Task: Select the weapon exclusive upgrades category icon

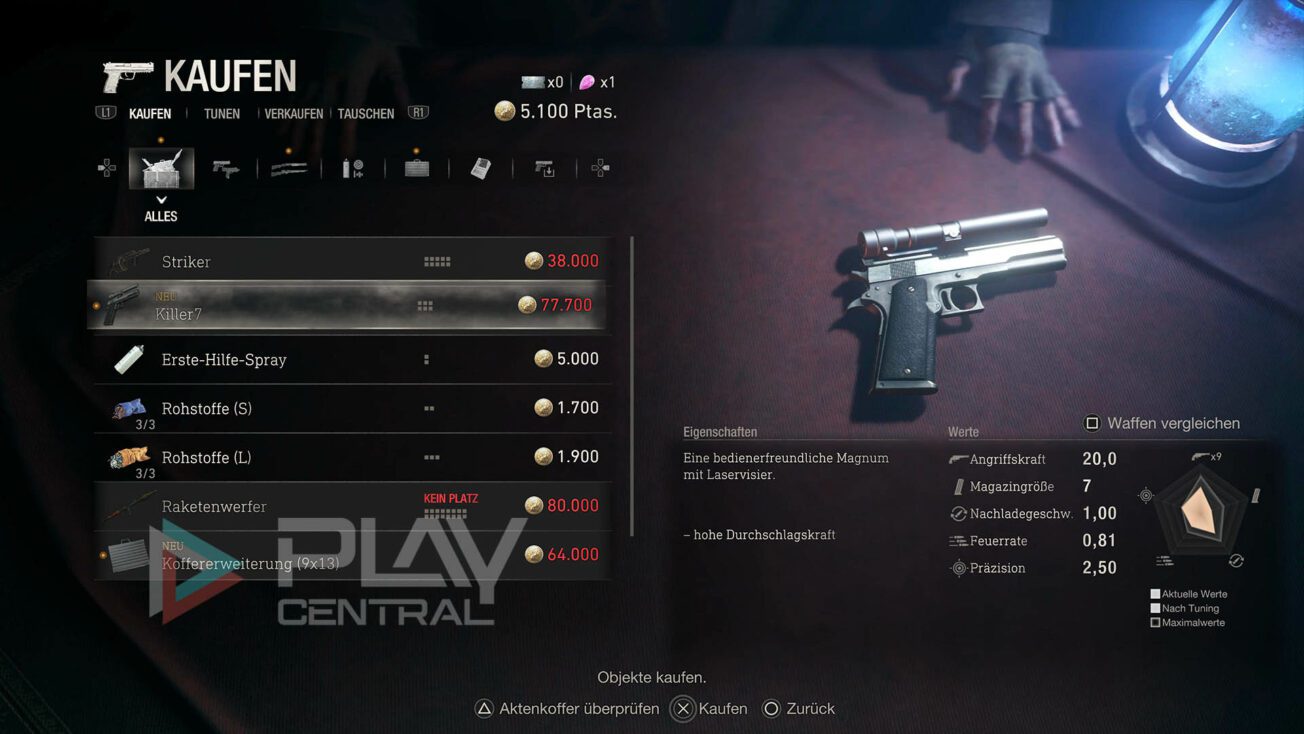Action: tap(545, 167)
